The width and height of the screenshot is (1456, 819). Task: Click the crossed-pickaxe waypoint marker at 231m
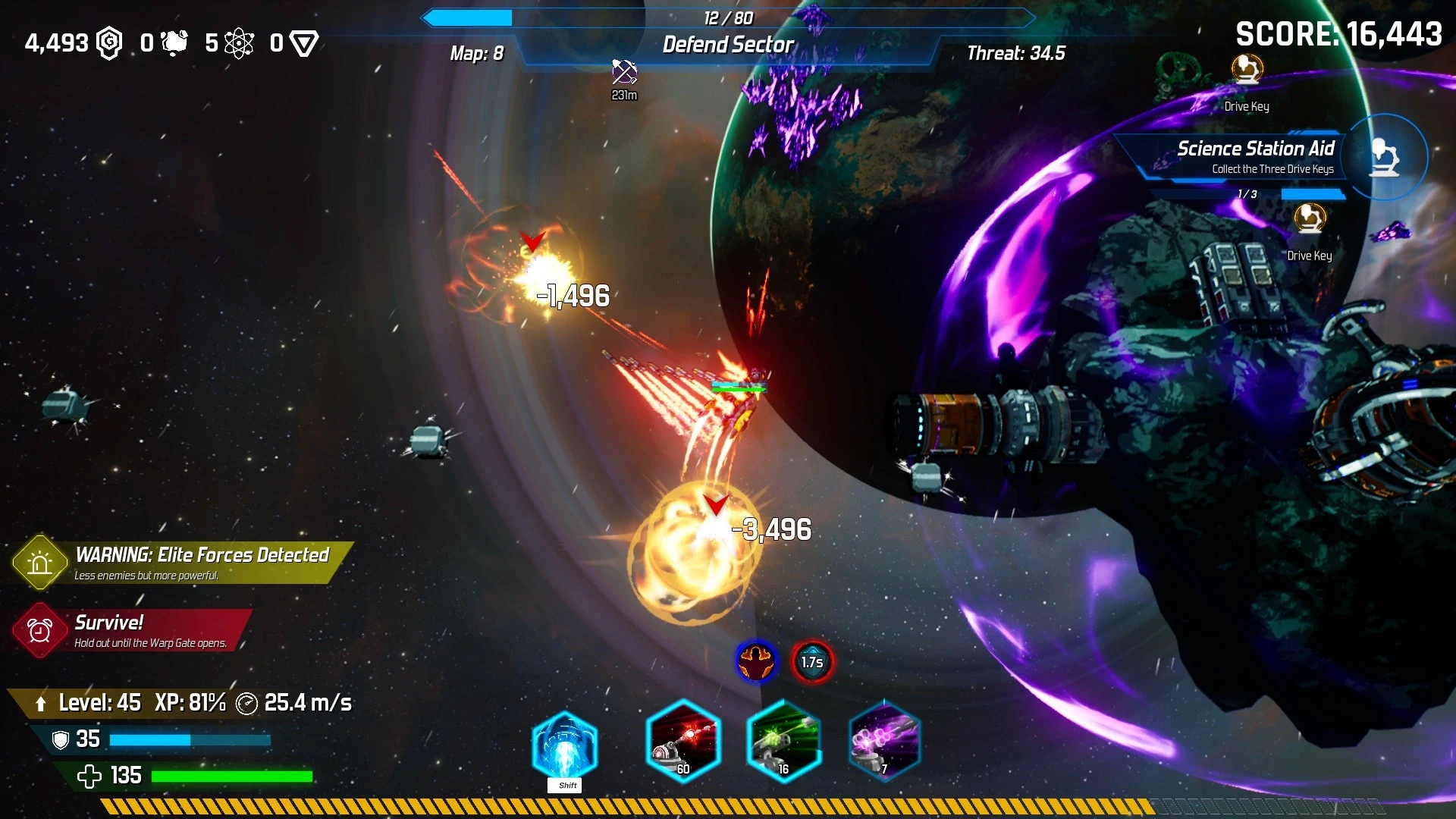click(624, 73)
